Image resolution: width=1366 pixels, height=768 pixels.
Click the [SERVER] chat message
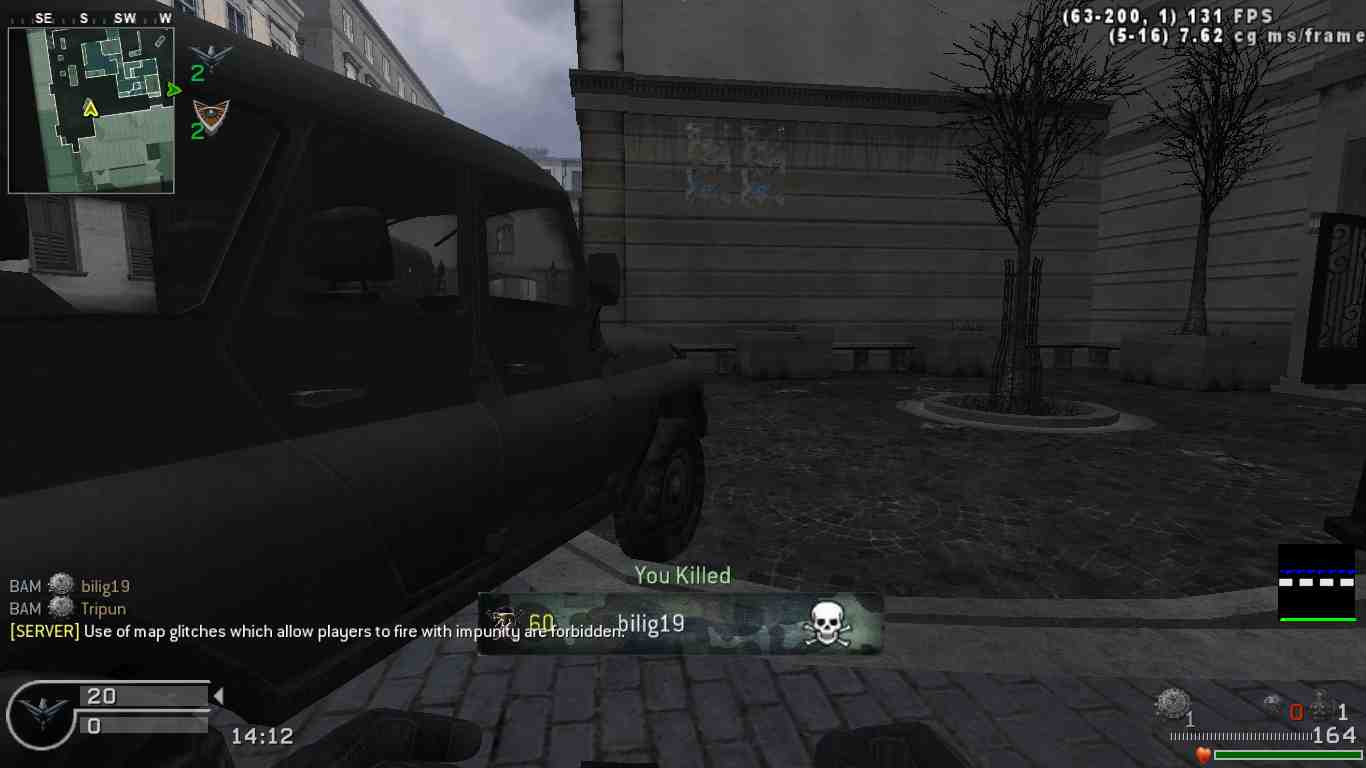click(316, 631)
